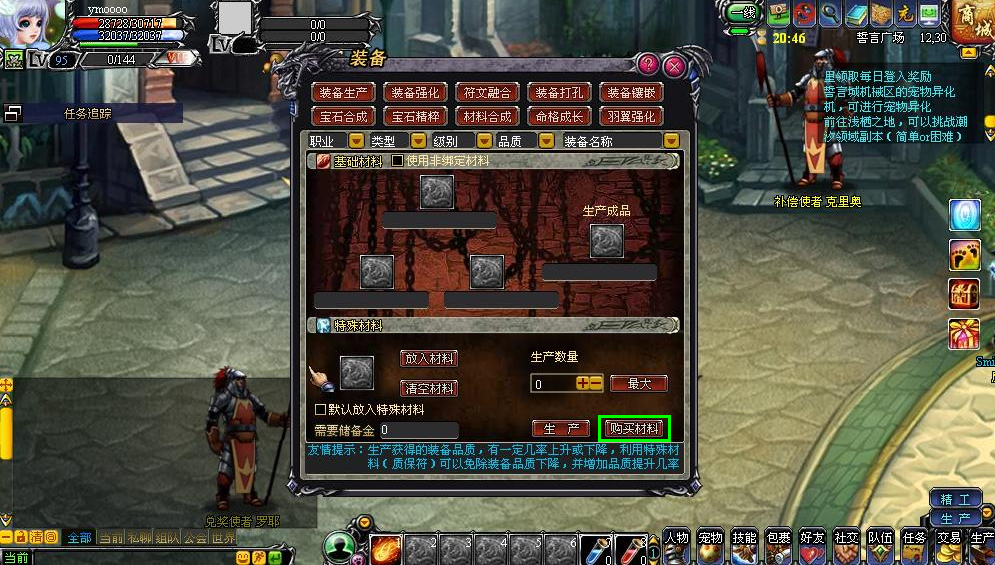The image size is (995, 565).
Task: Start crafting with the 生产 button
Action: 561,429
